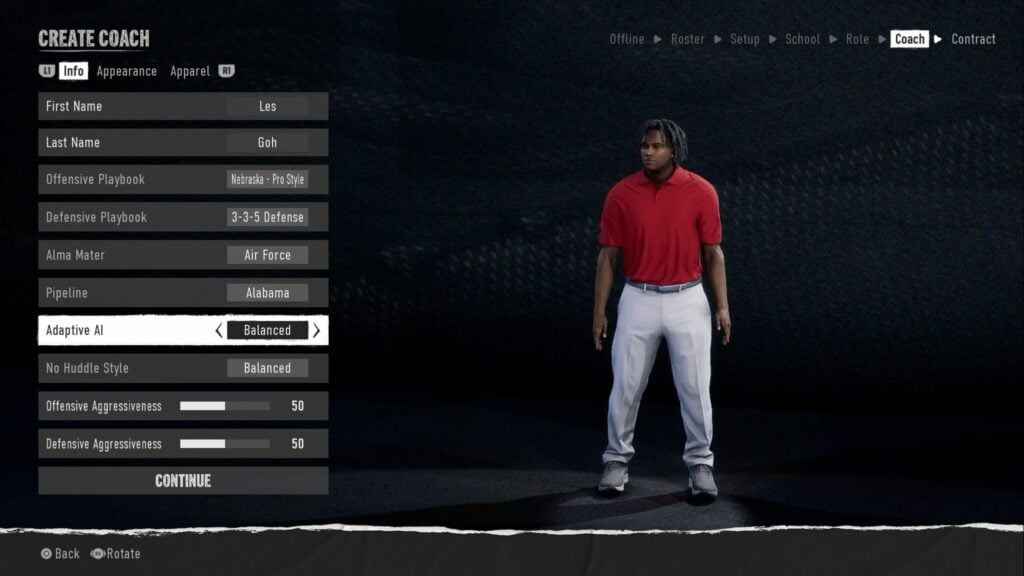Edit the First Name field
1024x576 pixels.
[183, 106]
